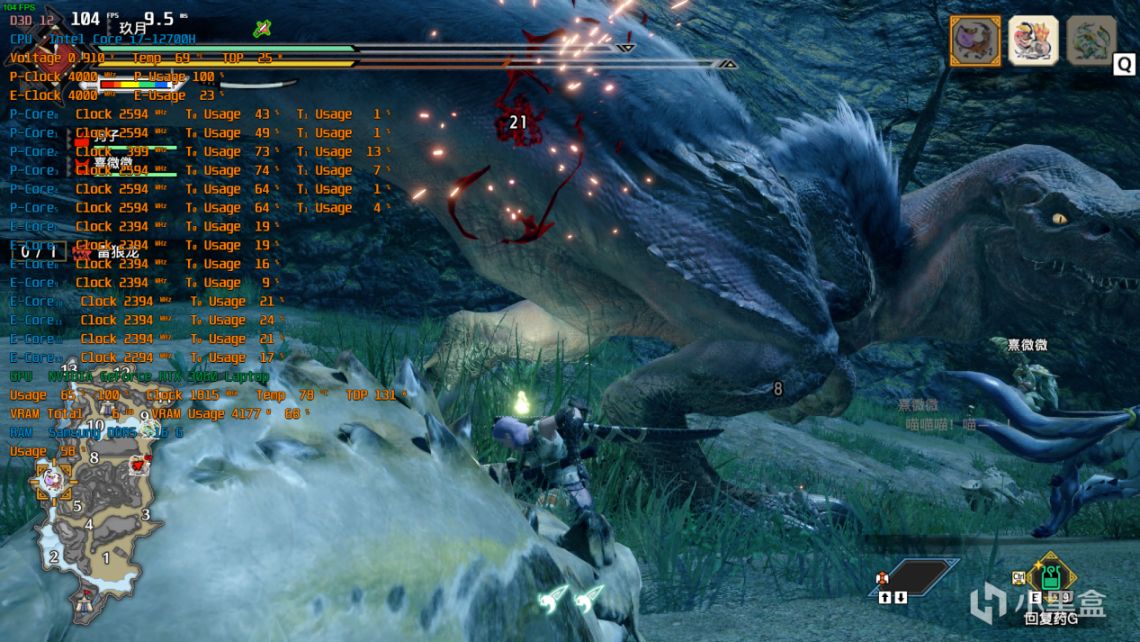1140x642 pixels.
Task: Click the red monster marker on the minimap
Action: tap(138, 465)
